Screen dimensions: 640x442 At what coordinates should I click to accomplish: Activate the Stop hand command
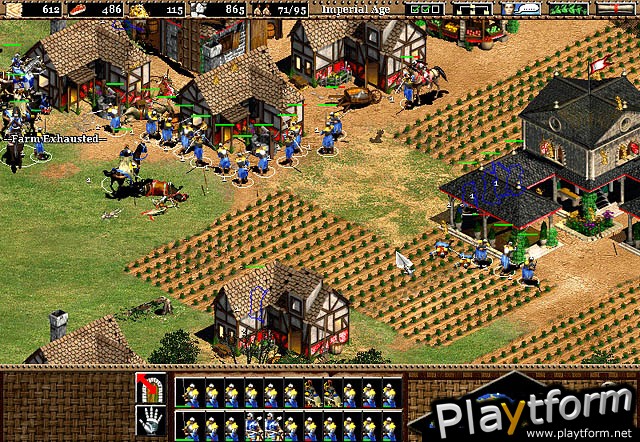coord(149,420)
